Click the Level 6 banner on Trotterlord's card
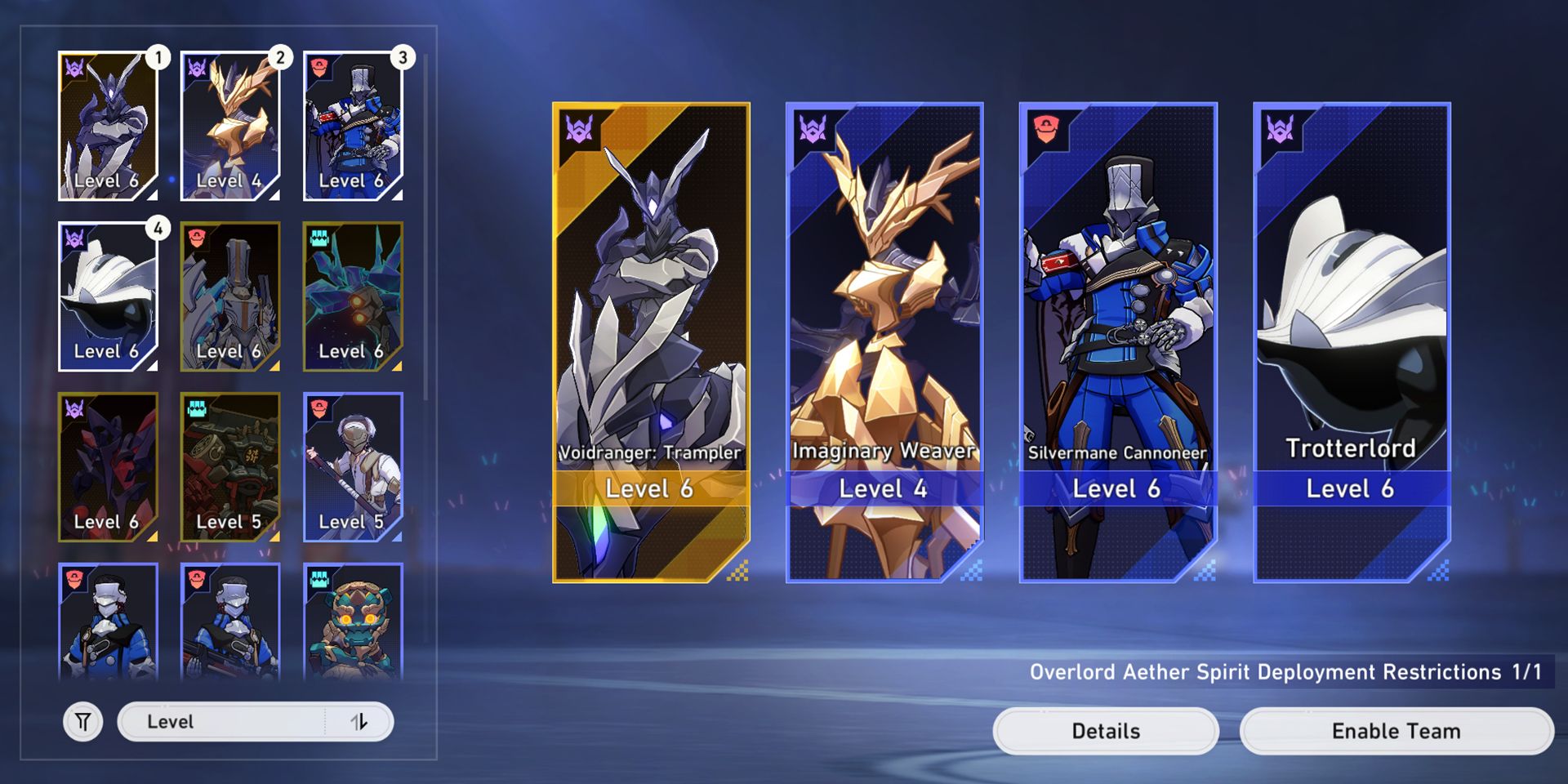Screen dimensions: 1568x784 pos(1352,488)
